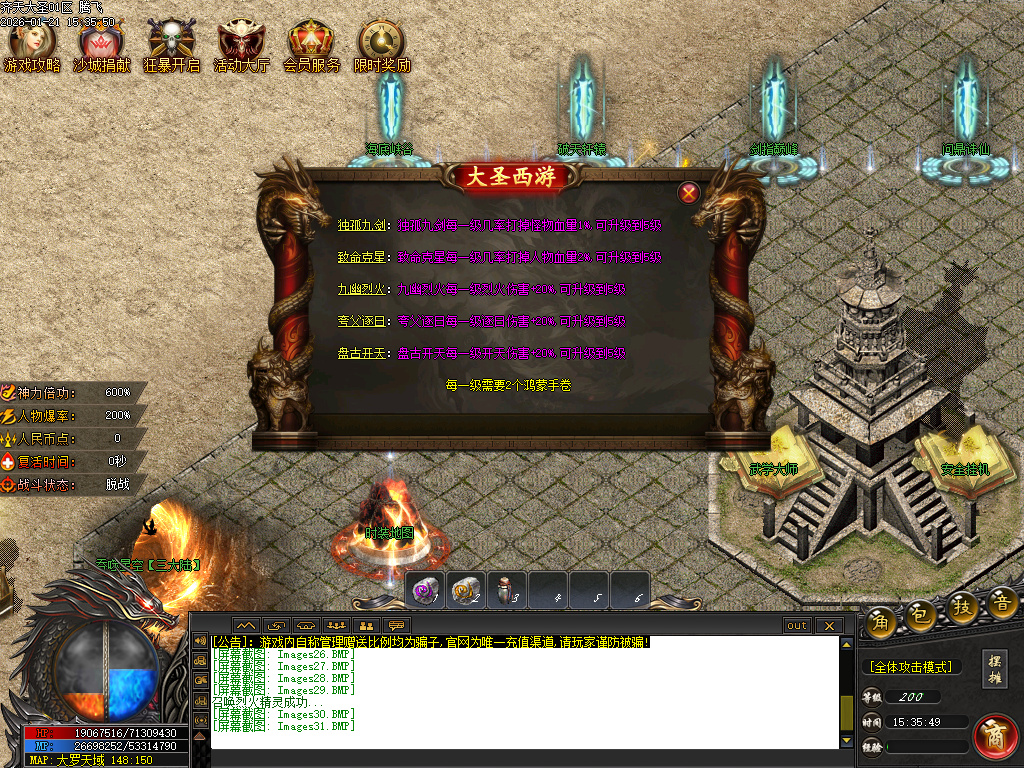This screenshot has height=768, width=1024.
Task: Select the 独孤九剑 skill link
Action: click(x=360, y=226)
